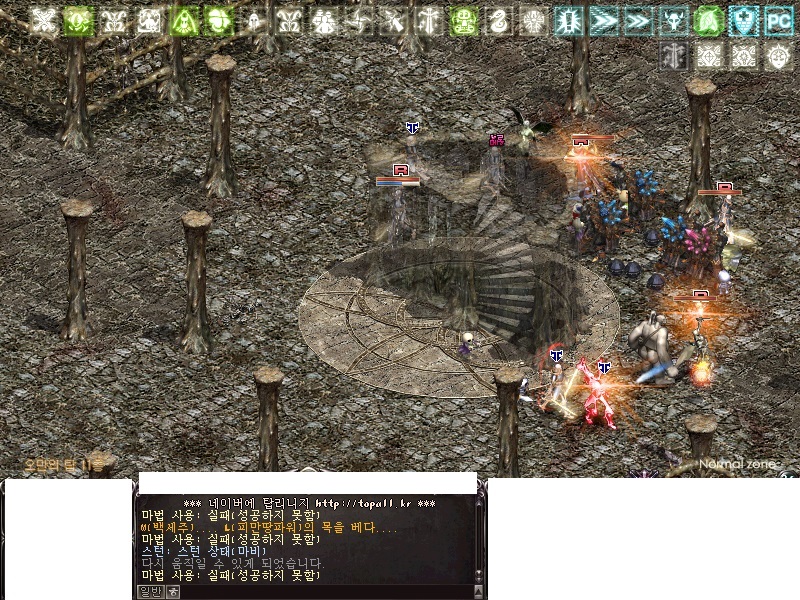Viewport: 800px width, 600px height.
Task: Switch to the 일반 chat tab
Action: click(149, 592)
